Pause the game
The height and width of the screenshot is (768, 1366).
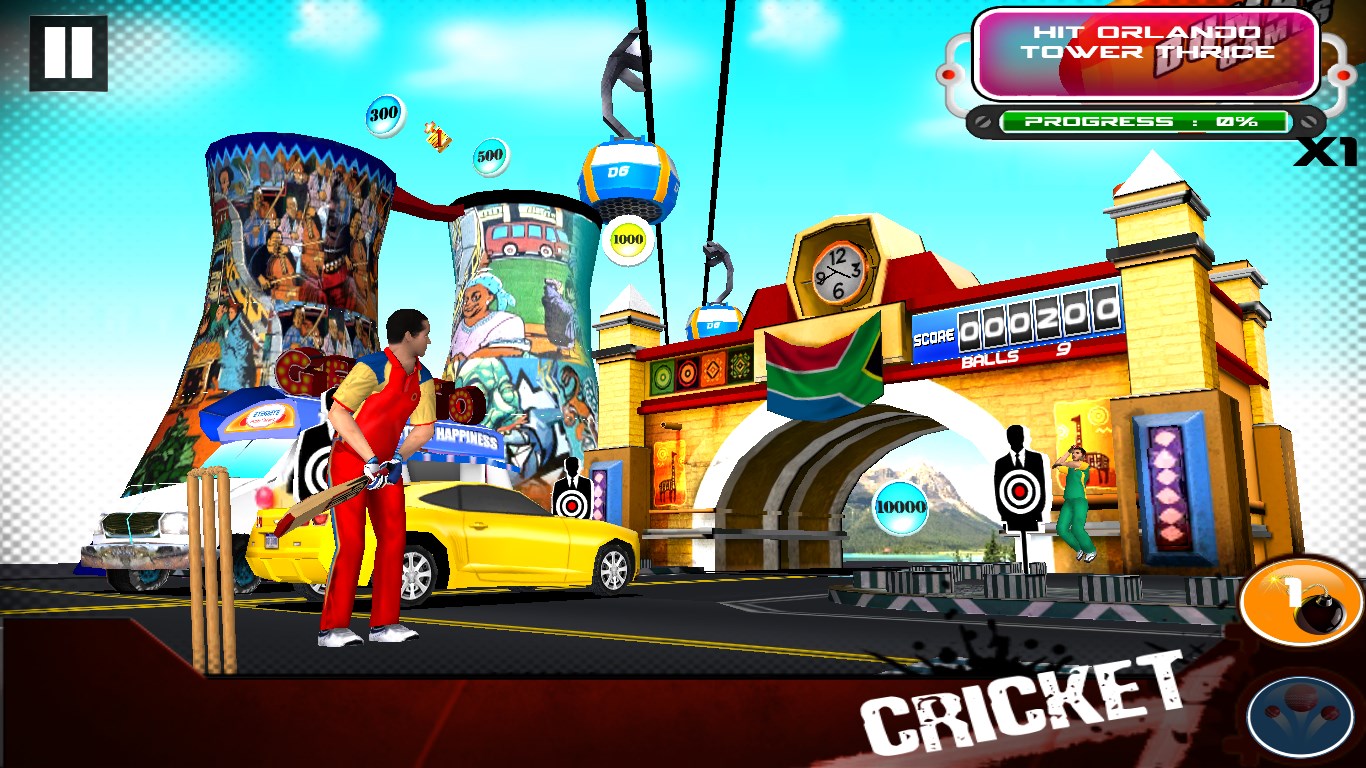[x=68, y=53]
